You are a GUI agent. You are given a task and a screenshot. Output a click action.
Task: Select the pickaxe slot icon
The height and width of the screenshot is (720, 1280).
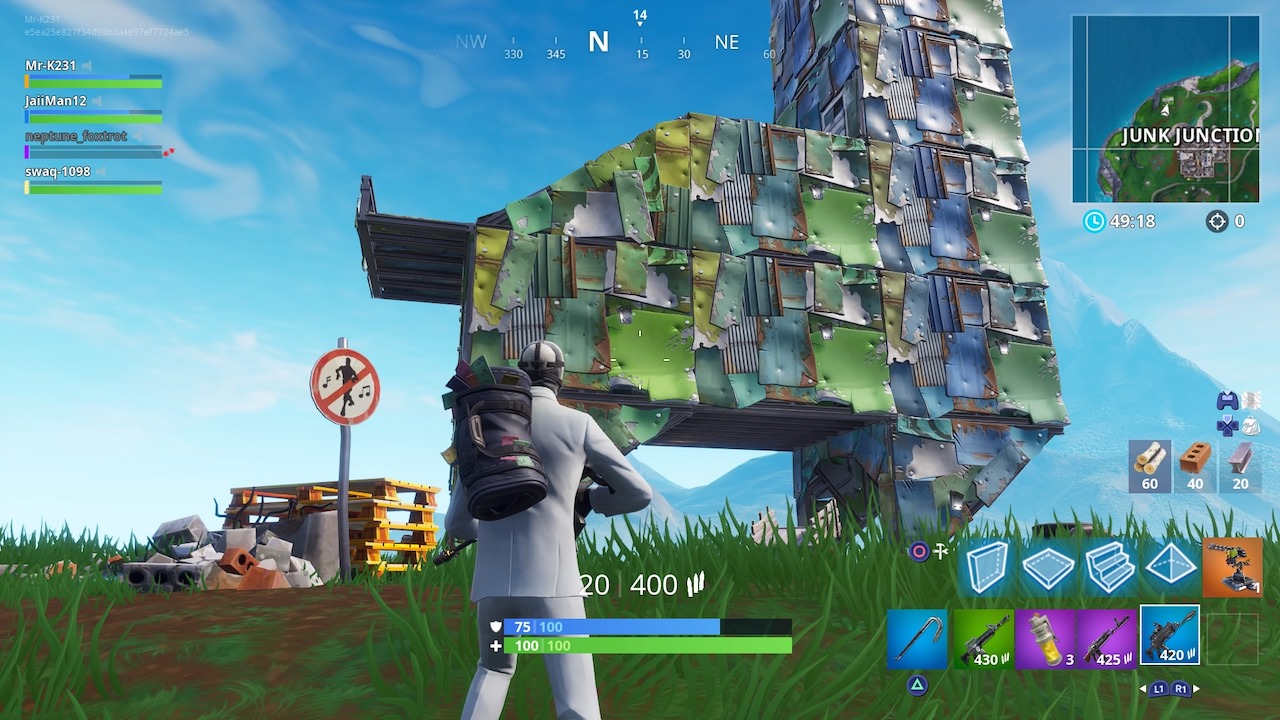pyautogui.click(x=918, y=638)
